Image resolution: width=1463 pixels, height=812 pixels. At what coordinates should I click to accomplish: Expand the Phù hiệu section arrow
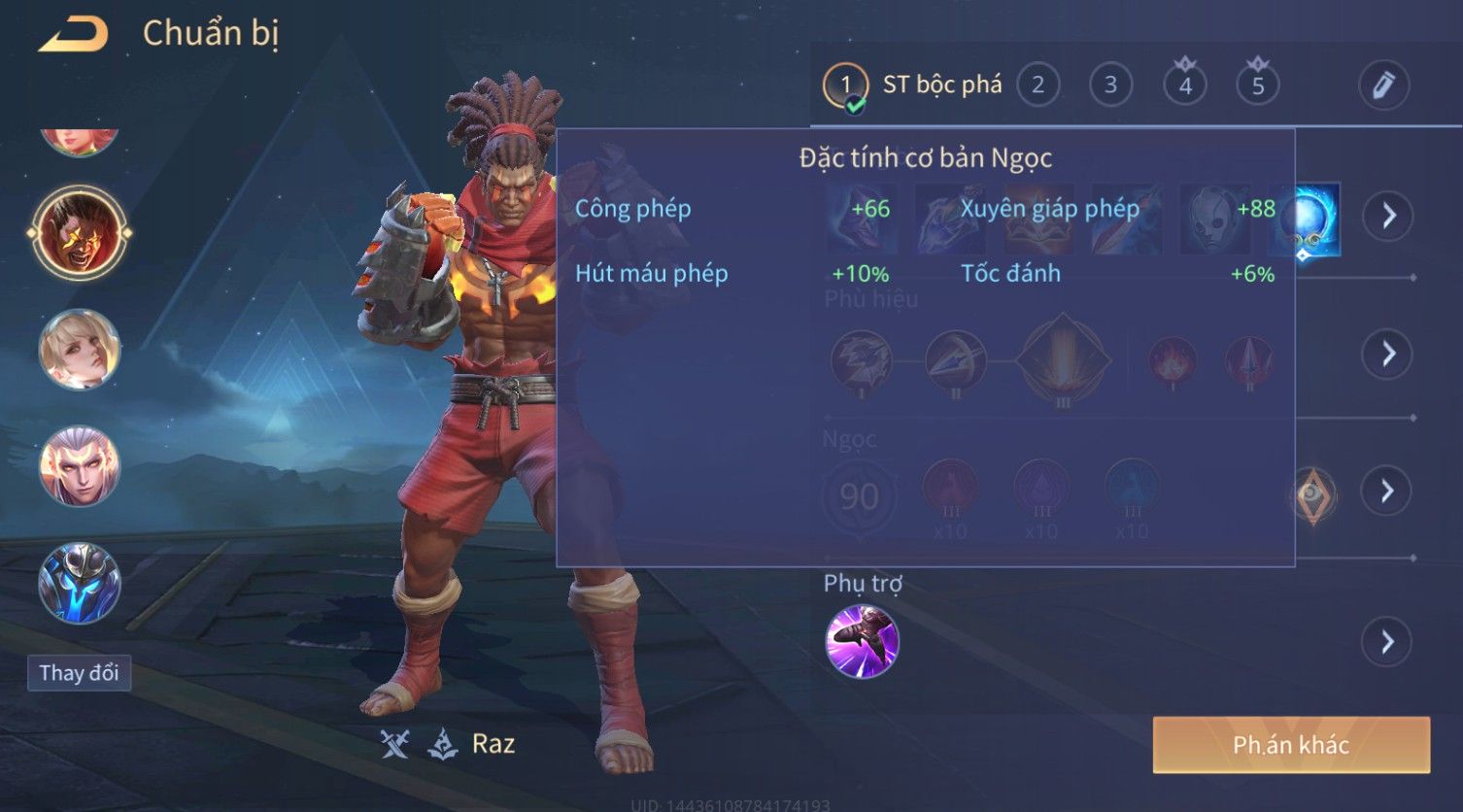1387,354
